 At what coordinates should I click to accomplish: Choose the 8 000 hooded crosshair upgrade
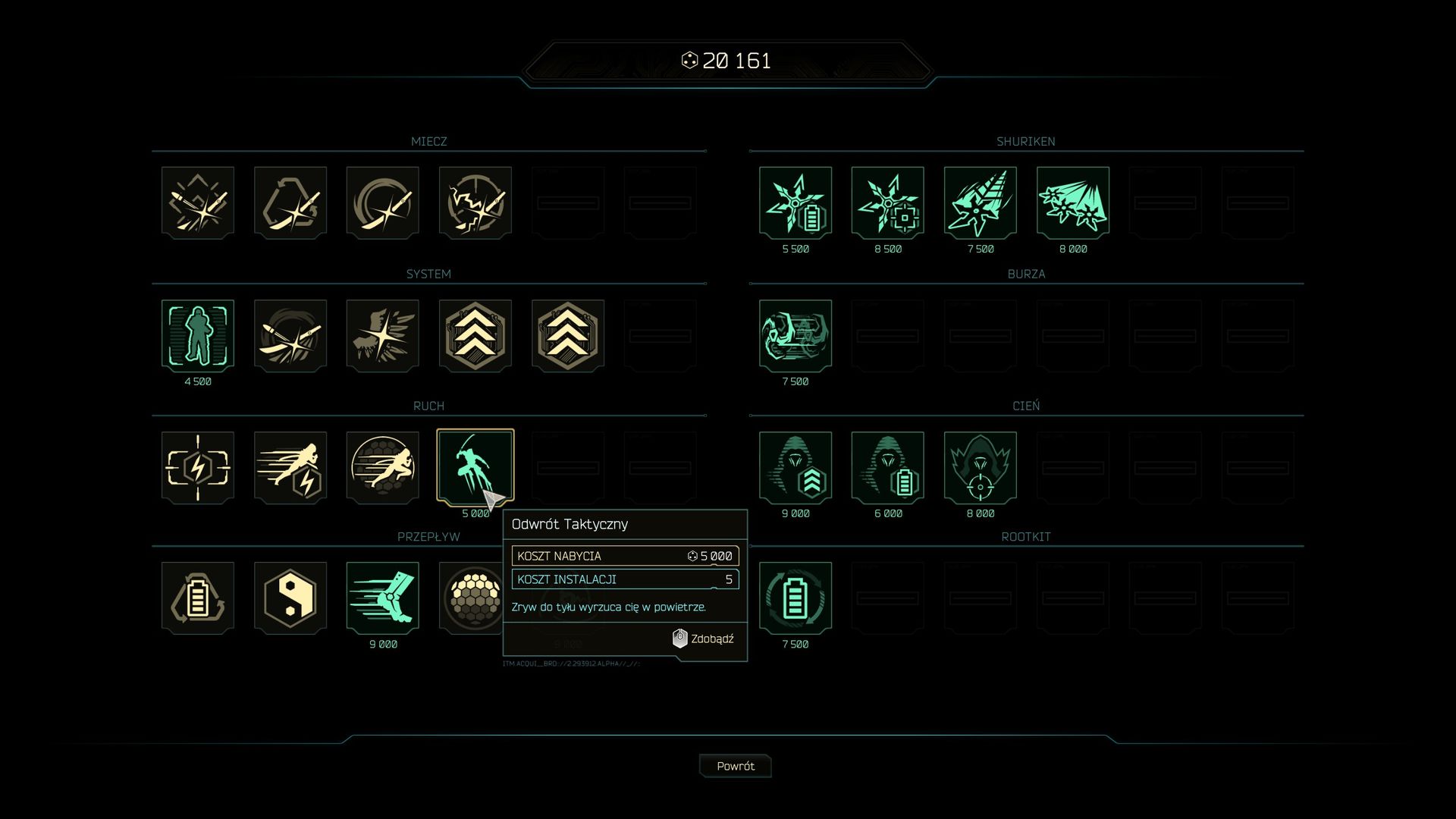tap(981, 467)
